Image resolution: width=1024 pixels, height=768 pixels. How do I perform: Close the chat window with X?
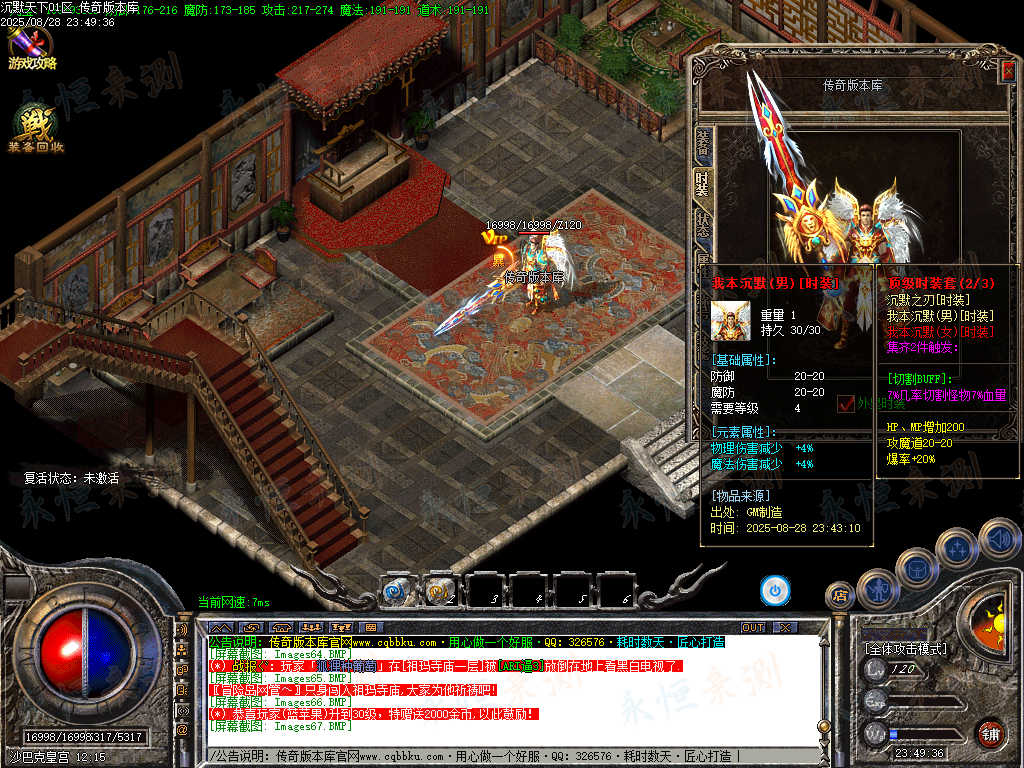pyautogui.click(x=785, y=627)
